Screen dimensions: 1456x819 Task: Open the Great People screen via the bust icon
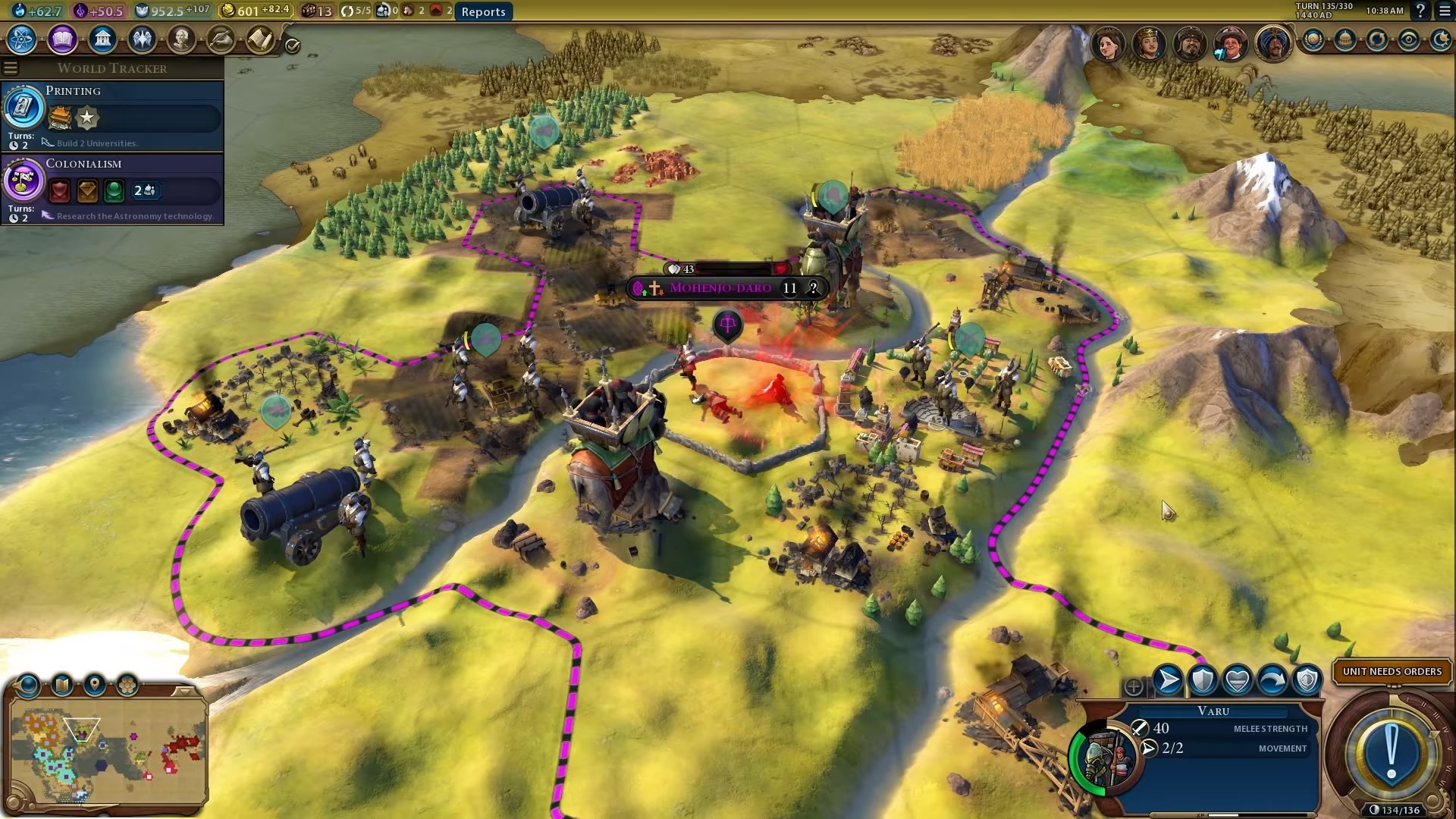[x=181, y=39]
